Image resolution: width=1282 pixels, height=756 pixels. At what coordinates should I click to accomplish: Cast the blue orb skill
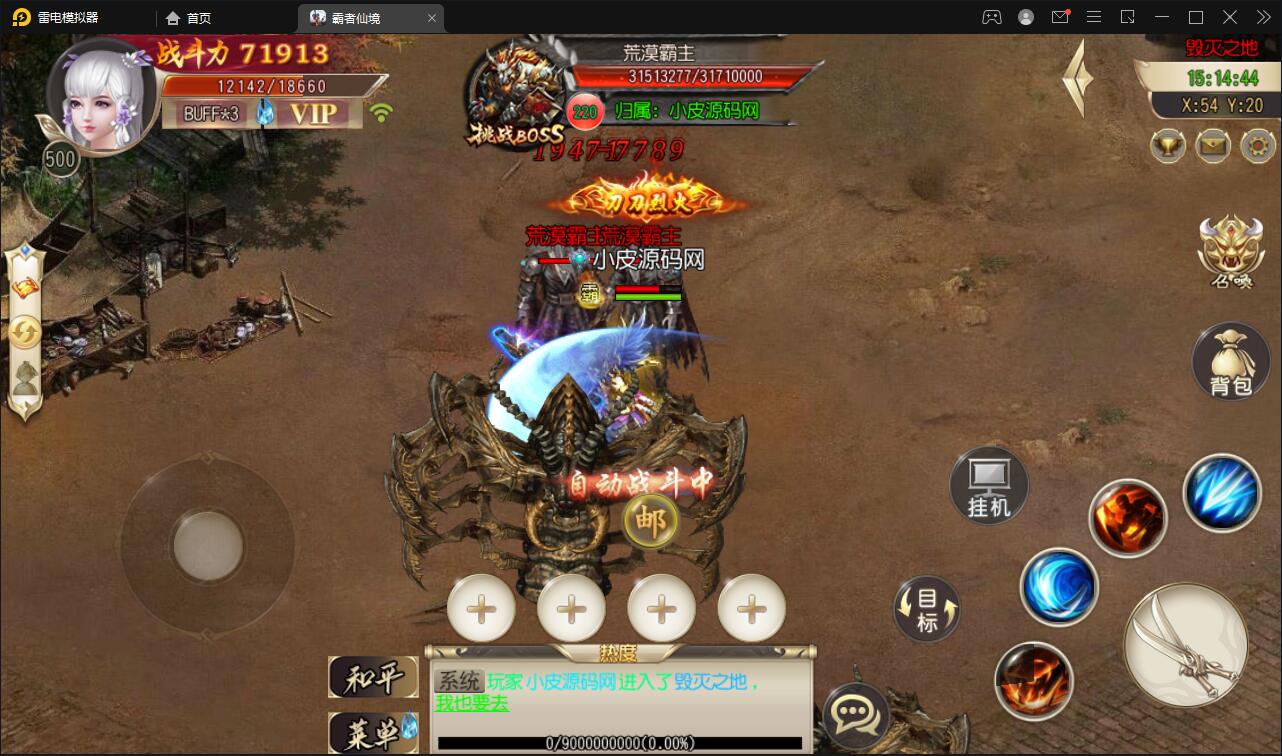point(1059,588)
